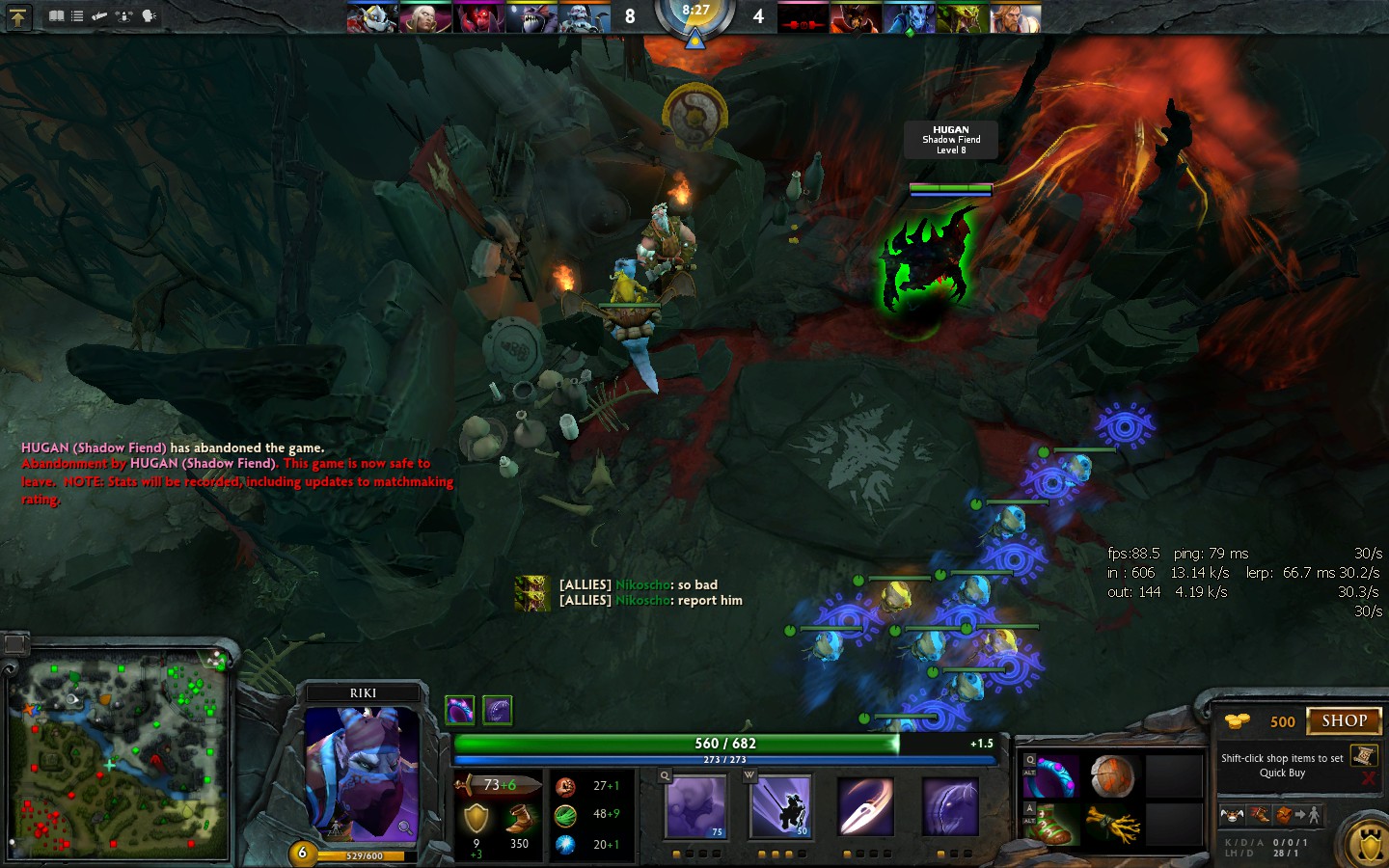
Task: Select Riki's hero portrait
Action: [362, 772]
